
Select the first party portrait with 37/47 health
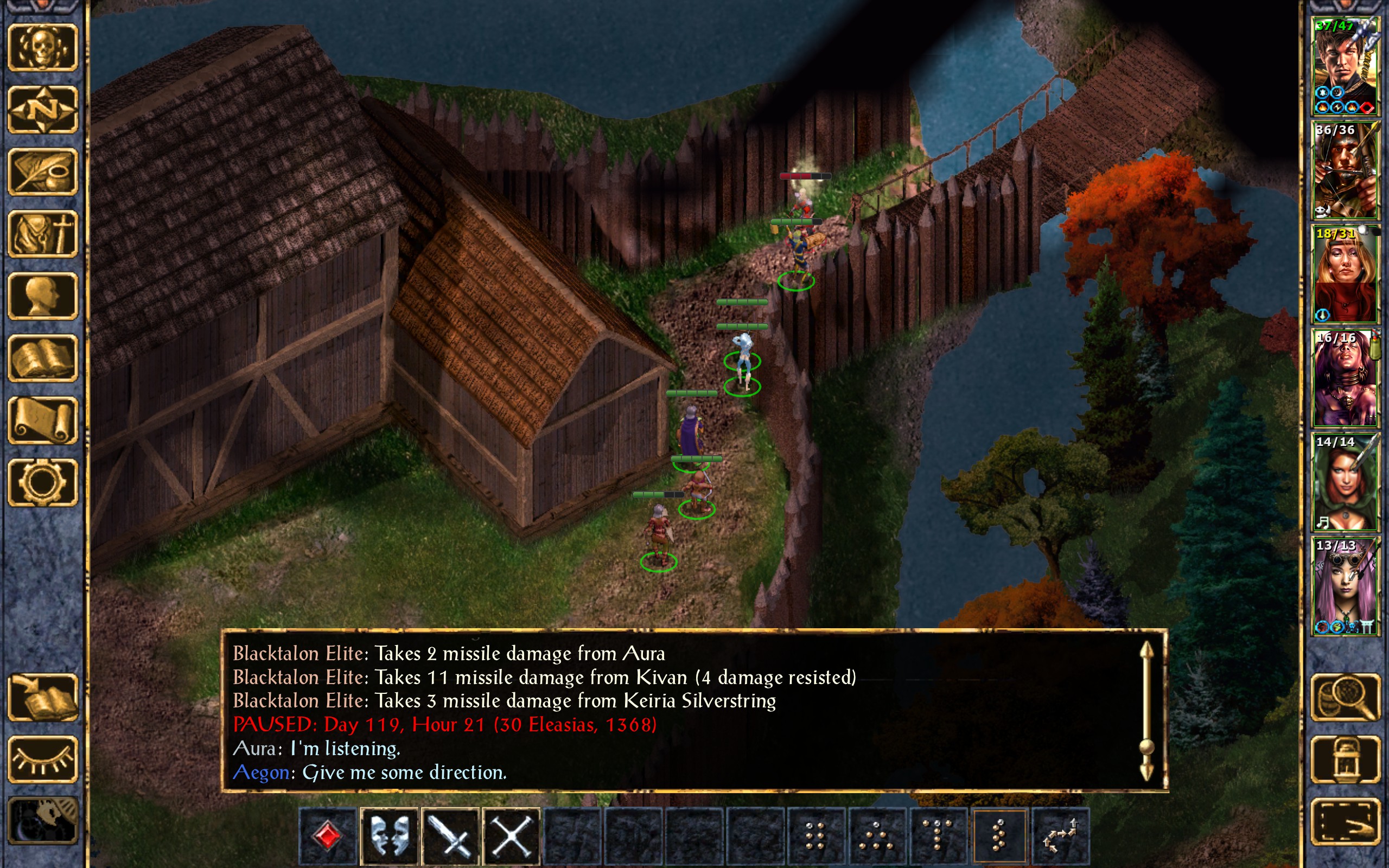pos(1345,66)
